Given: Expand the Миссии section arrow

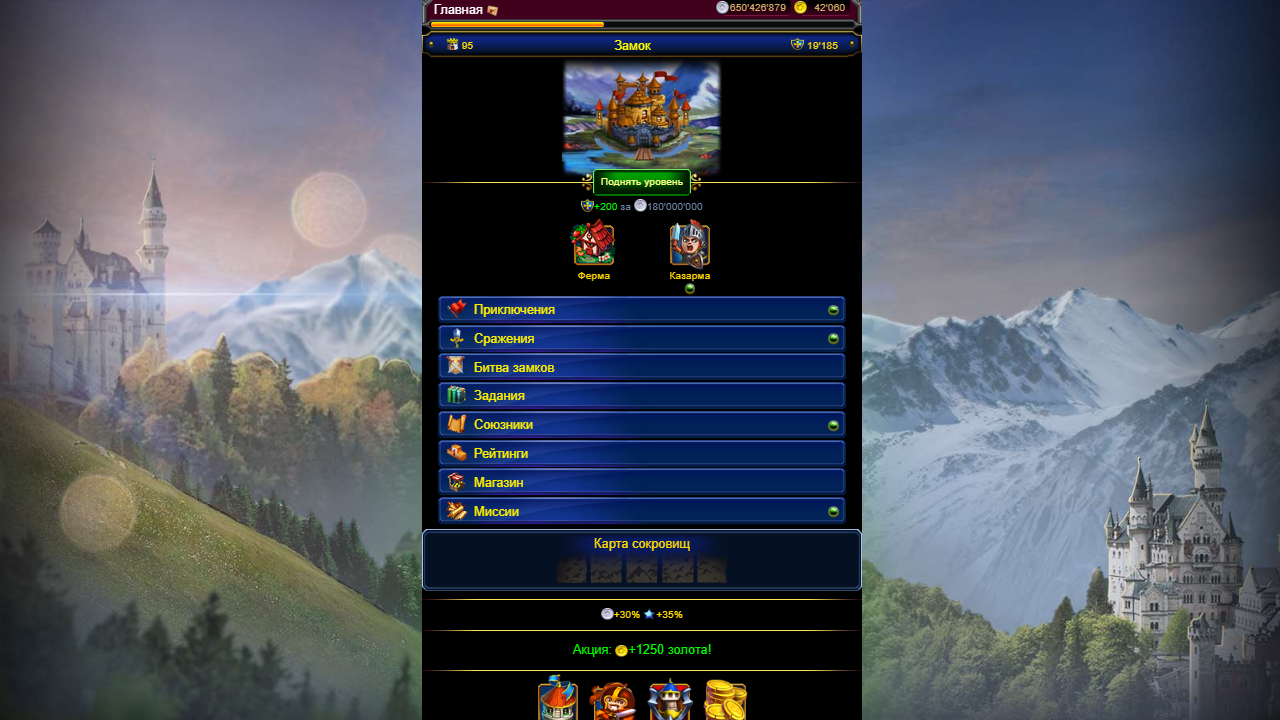Looking at the screenshot, I should 834,510.
